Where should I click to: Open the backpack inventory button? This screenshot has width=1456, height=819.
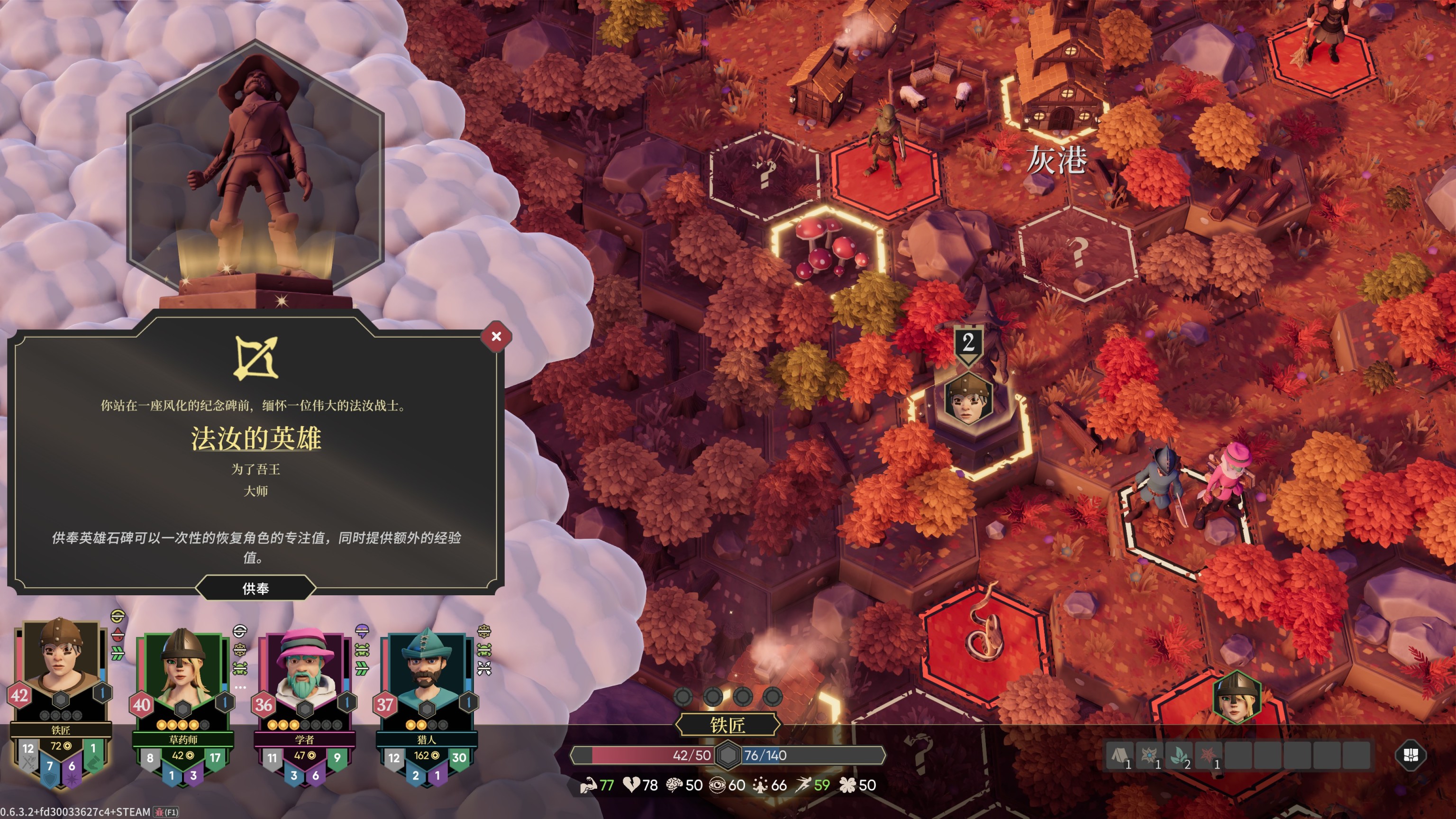point(1410,755)
